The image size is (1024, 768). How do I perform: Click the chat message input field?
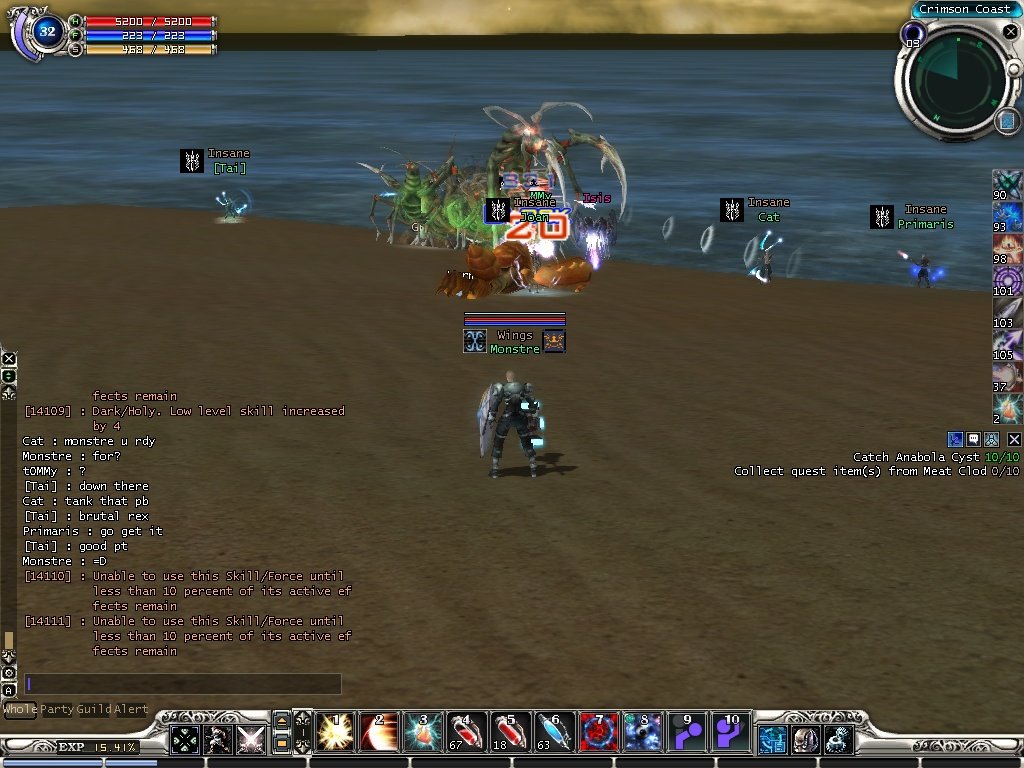point(183,684)
